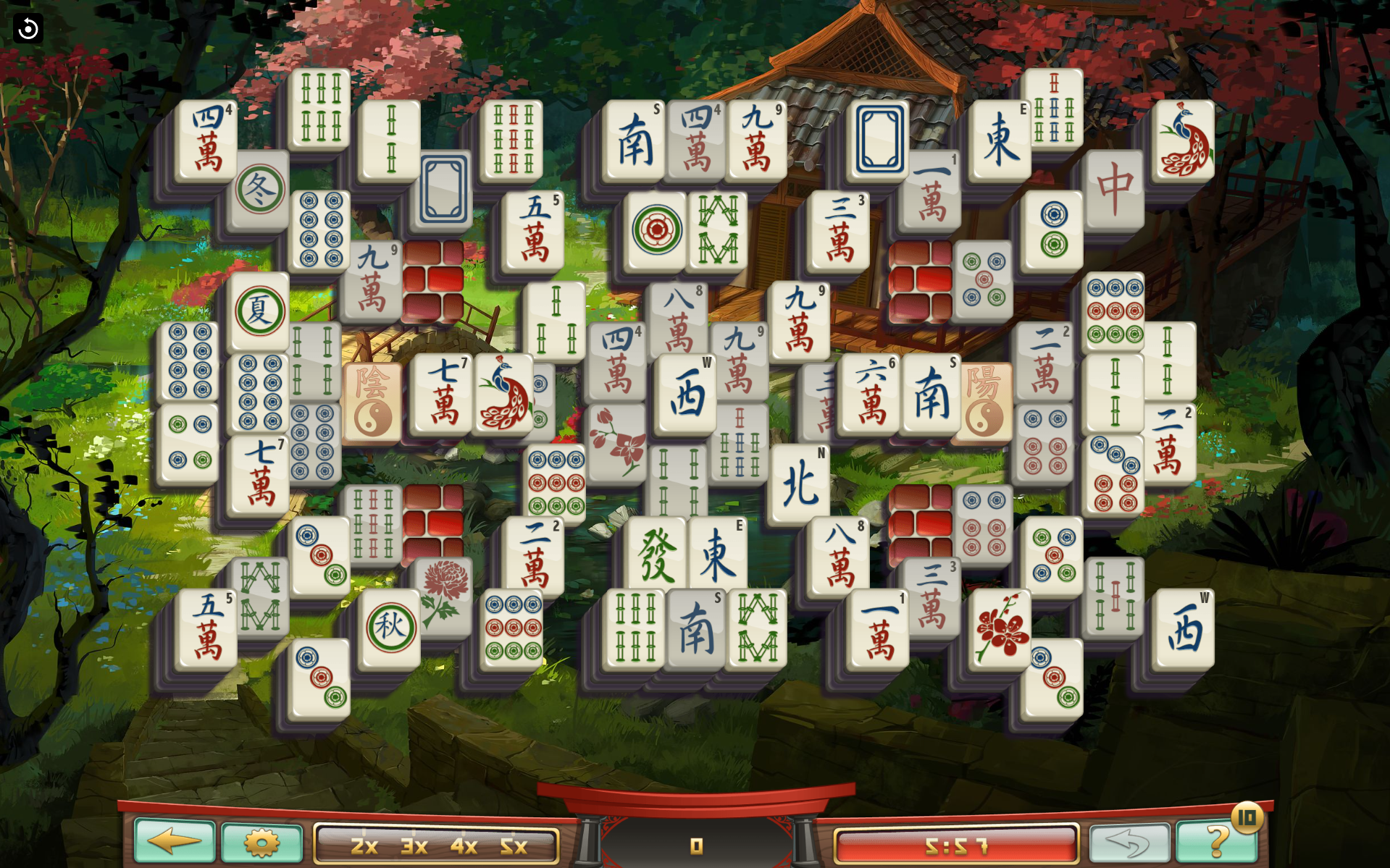Click the circular restart icon in the corner

point(28,29)
